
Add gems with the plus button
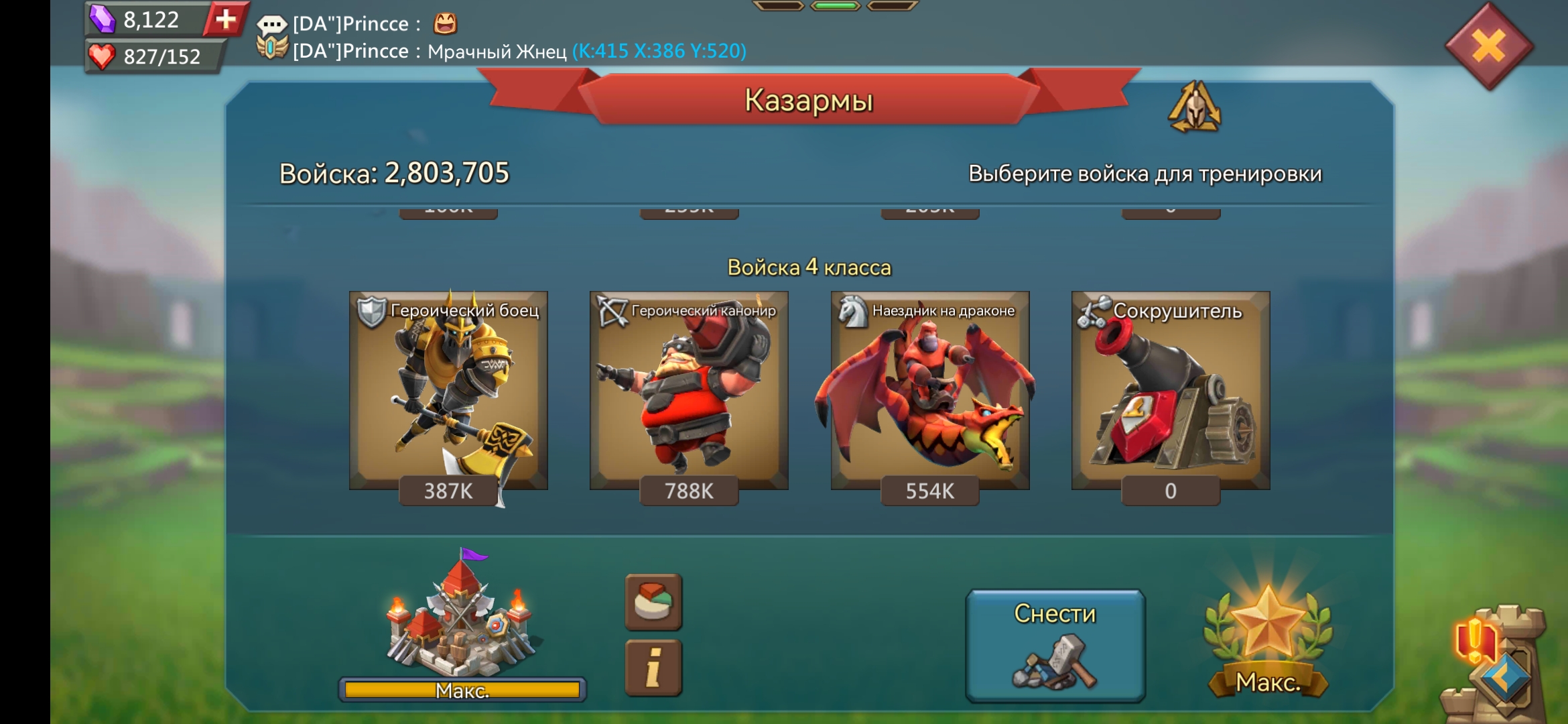pos(226,19)
